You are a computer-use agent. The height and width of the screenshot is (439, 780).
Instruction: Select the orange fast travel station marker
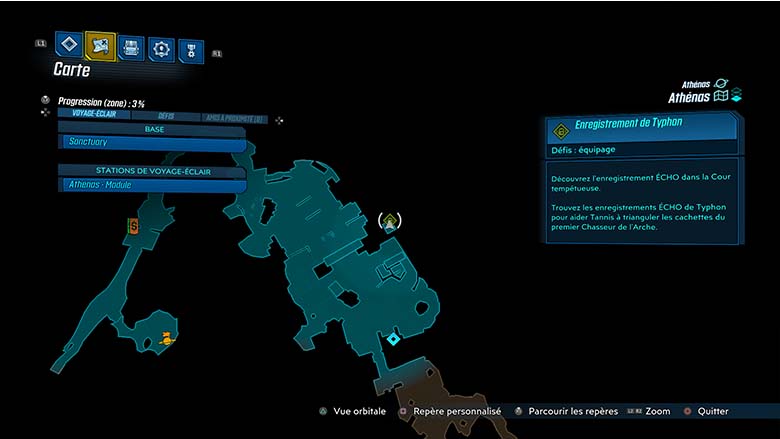coord(167,341)
